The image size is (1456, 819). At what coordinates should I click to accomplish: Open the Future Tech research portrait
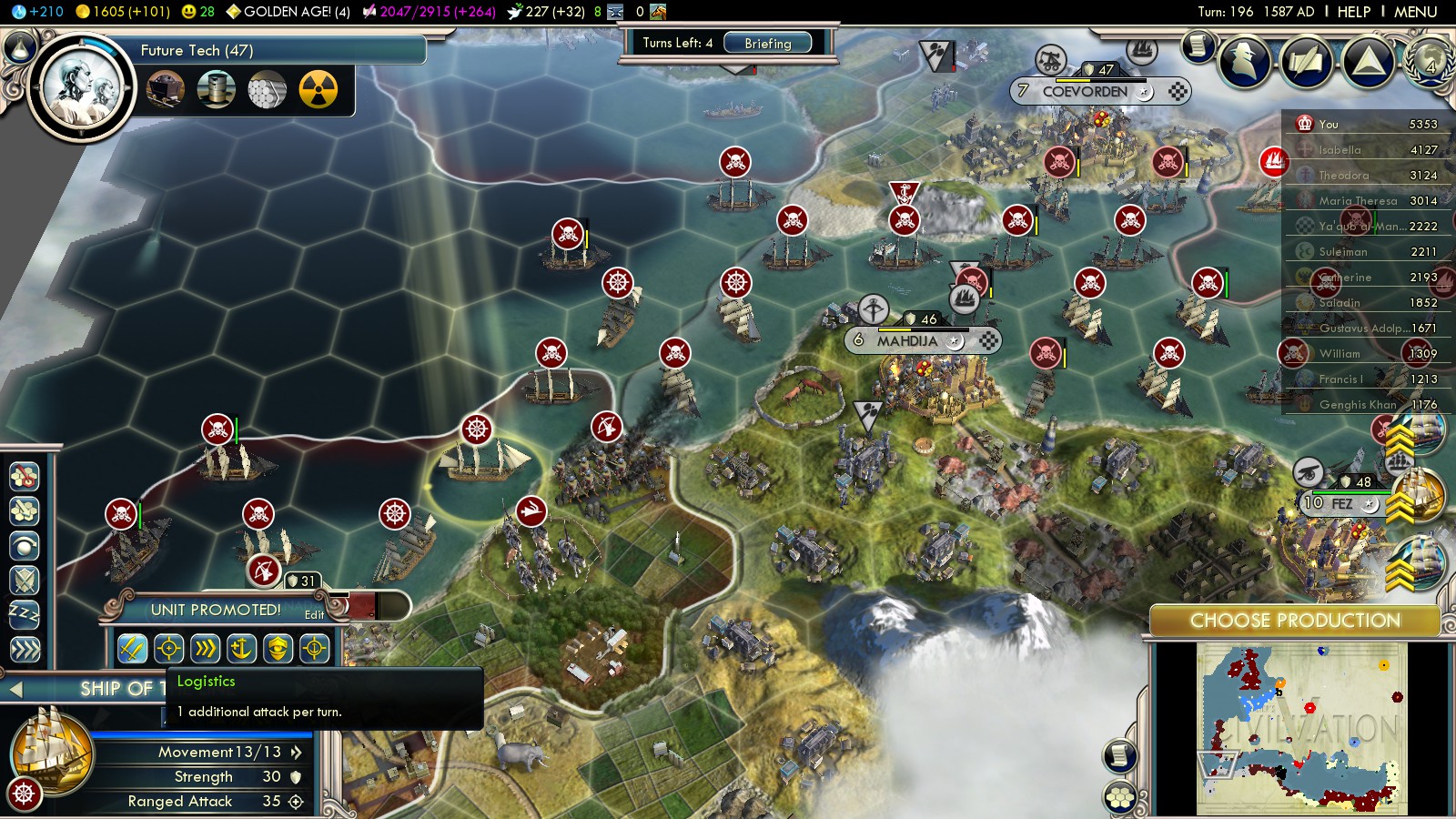point(82,89)
